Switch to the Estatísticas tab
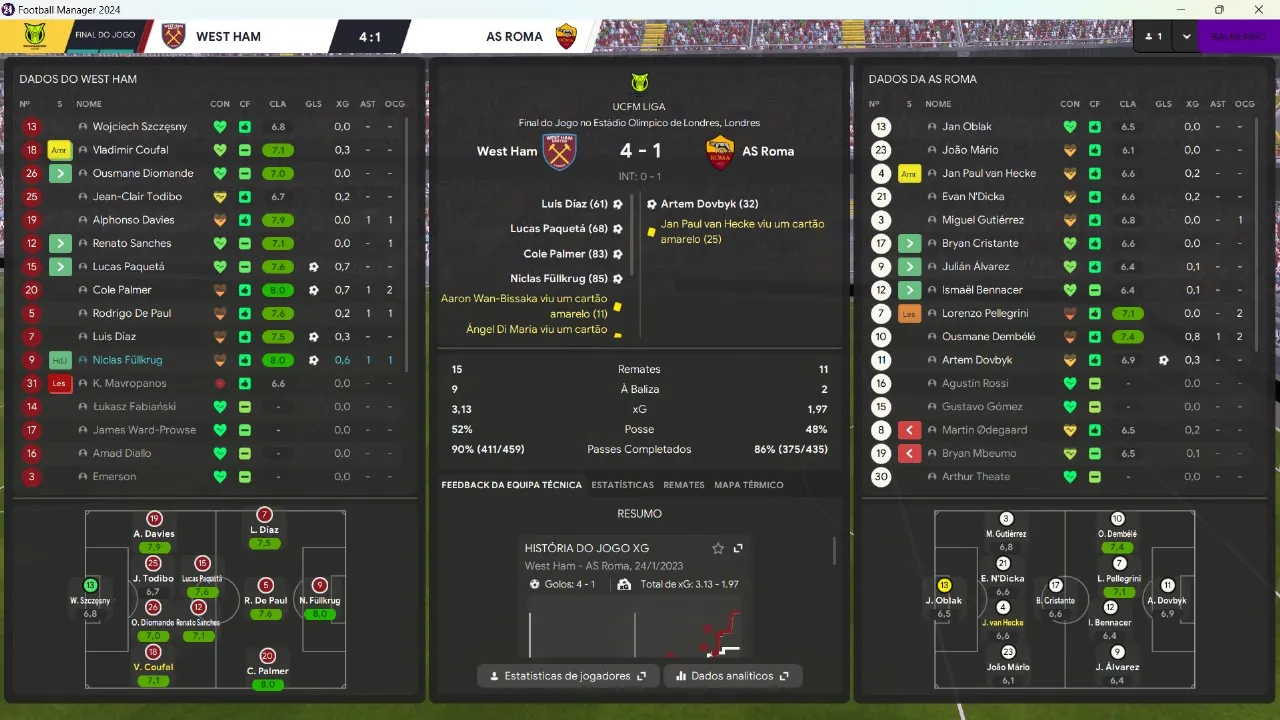 coord(622,485)
